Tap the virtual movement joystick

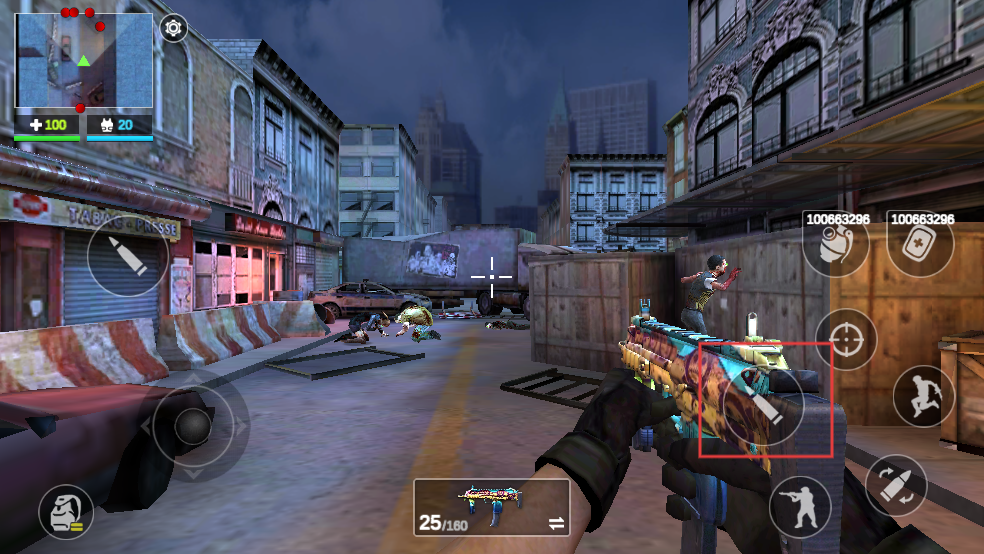[x=192, y=428]
